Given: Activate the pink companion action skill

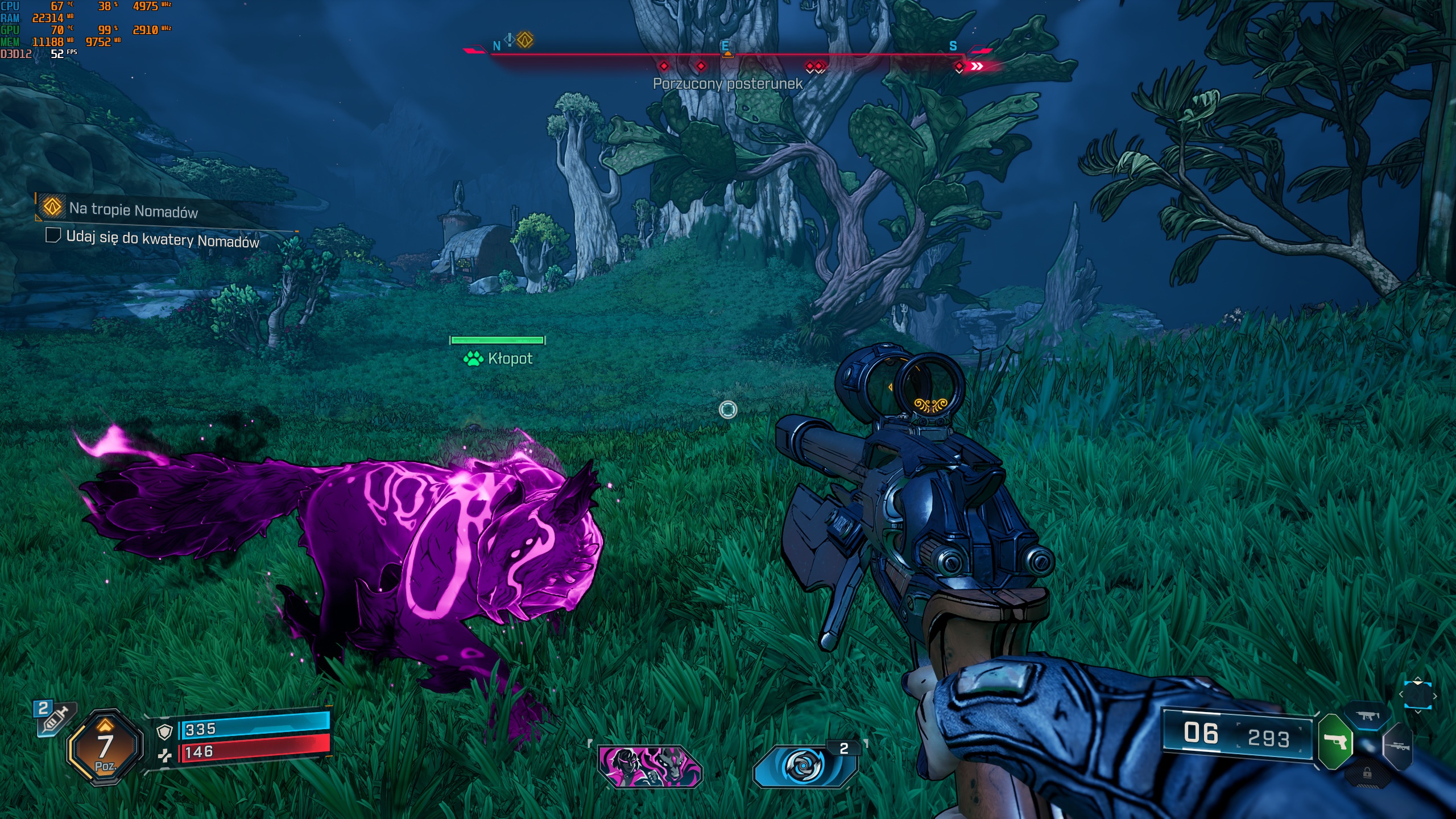Looking at the screenshot, I should (650, 766).
